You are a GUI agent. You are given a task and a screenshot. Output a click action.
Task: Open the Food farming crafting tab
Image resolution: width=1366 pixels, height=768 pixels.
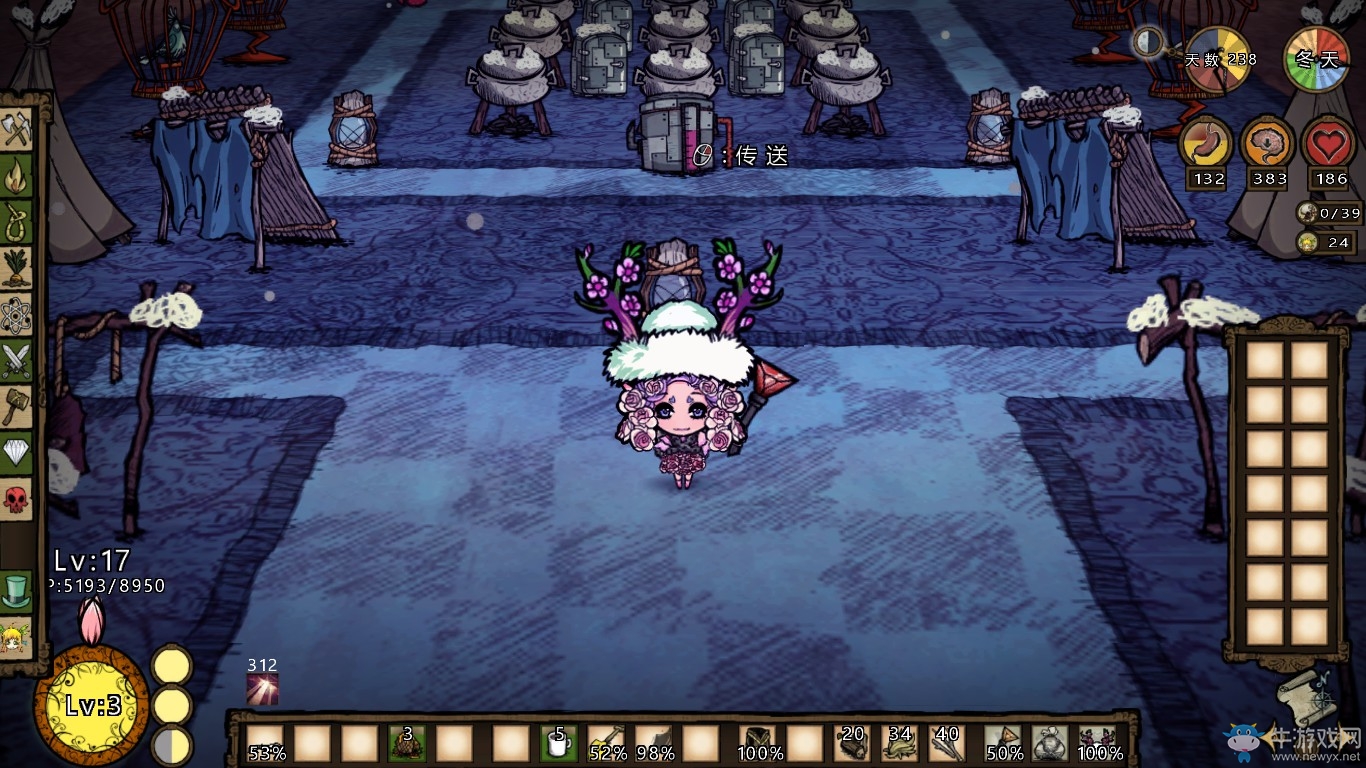(x=17, y=268)
